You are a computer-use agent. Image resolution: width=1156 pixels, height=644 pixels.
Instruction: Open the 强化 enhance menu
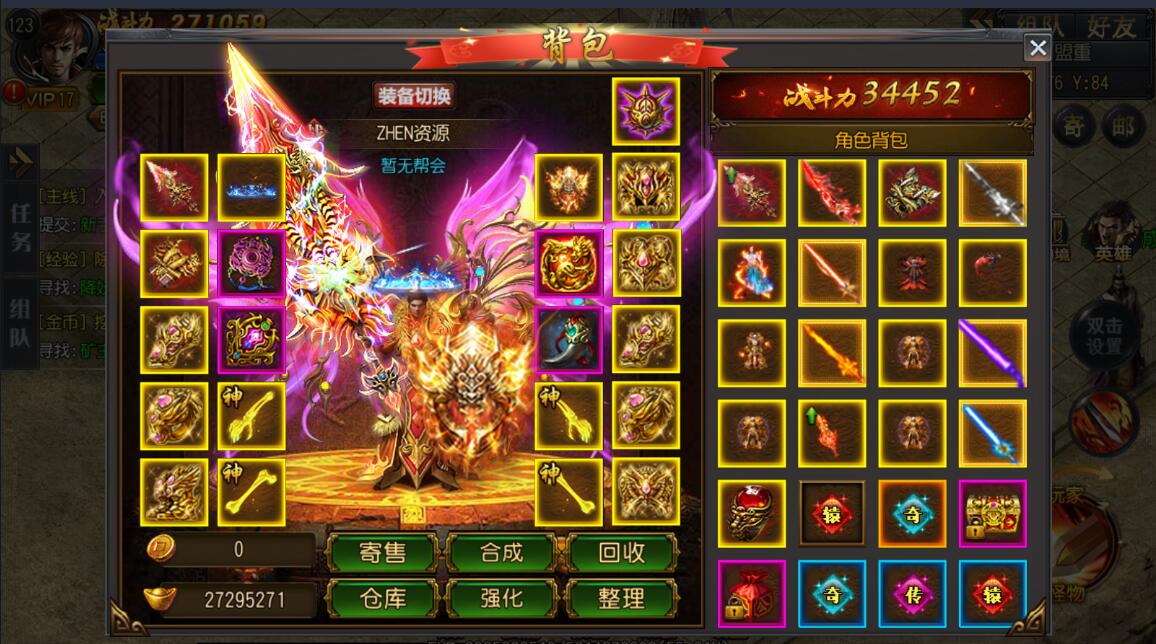(501, 599)
